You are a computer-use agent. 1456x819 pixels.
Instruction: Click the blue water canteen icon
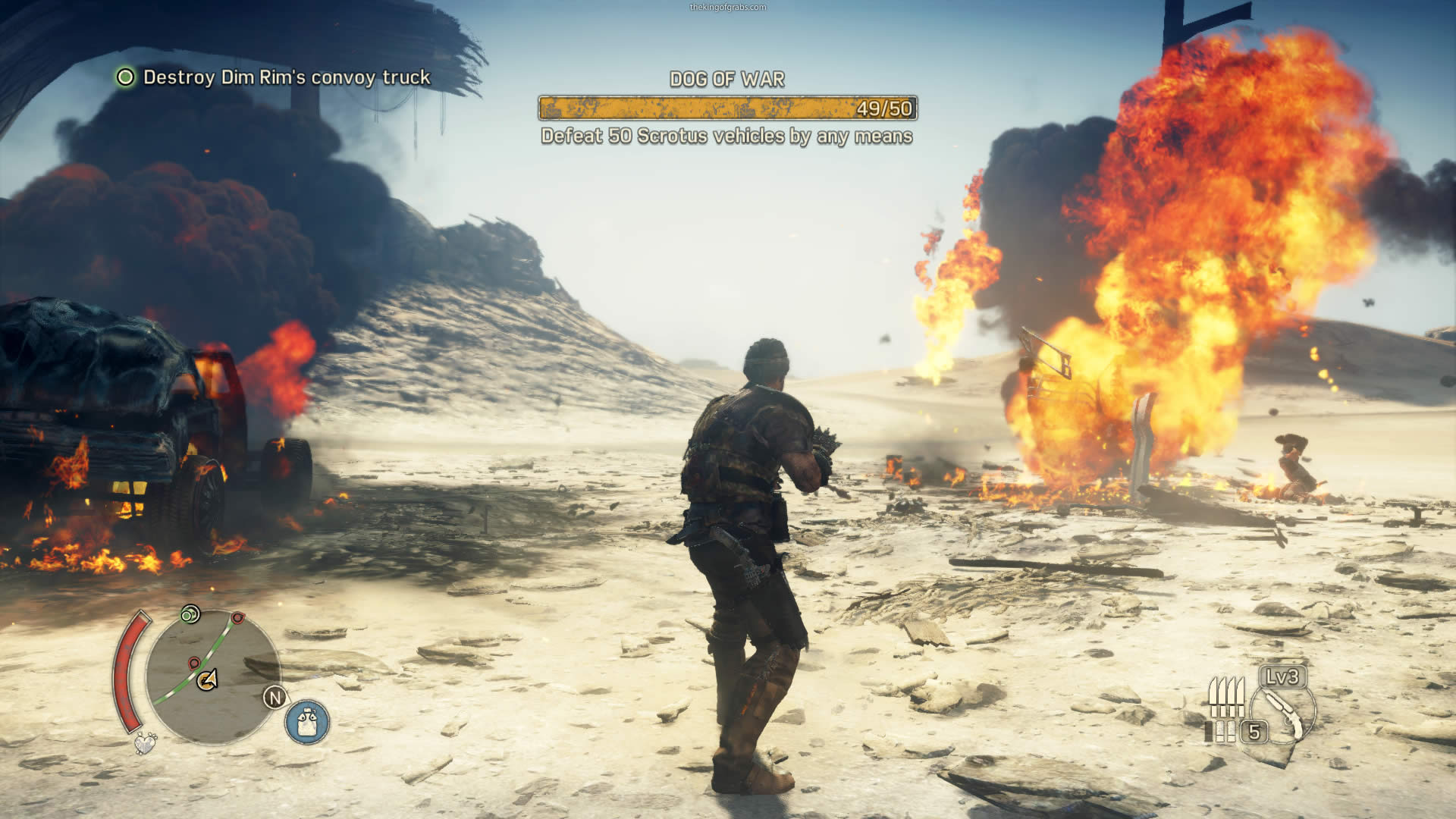coord(307,721)
